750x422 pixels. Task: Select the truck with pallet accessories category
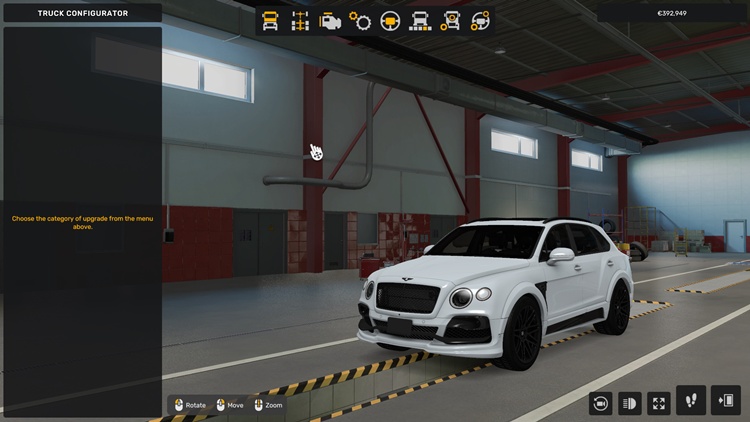(x=420, y=20)
